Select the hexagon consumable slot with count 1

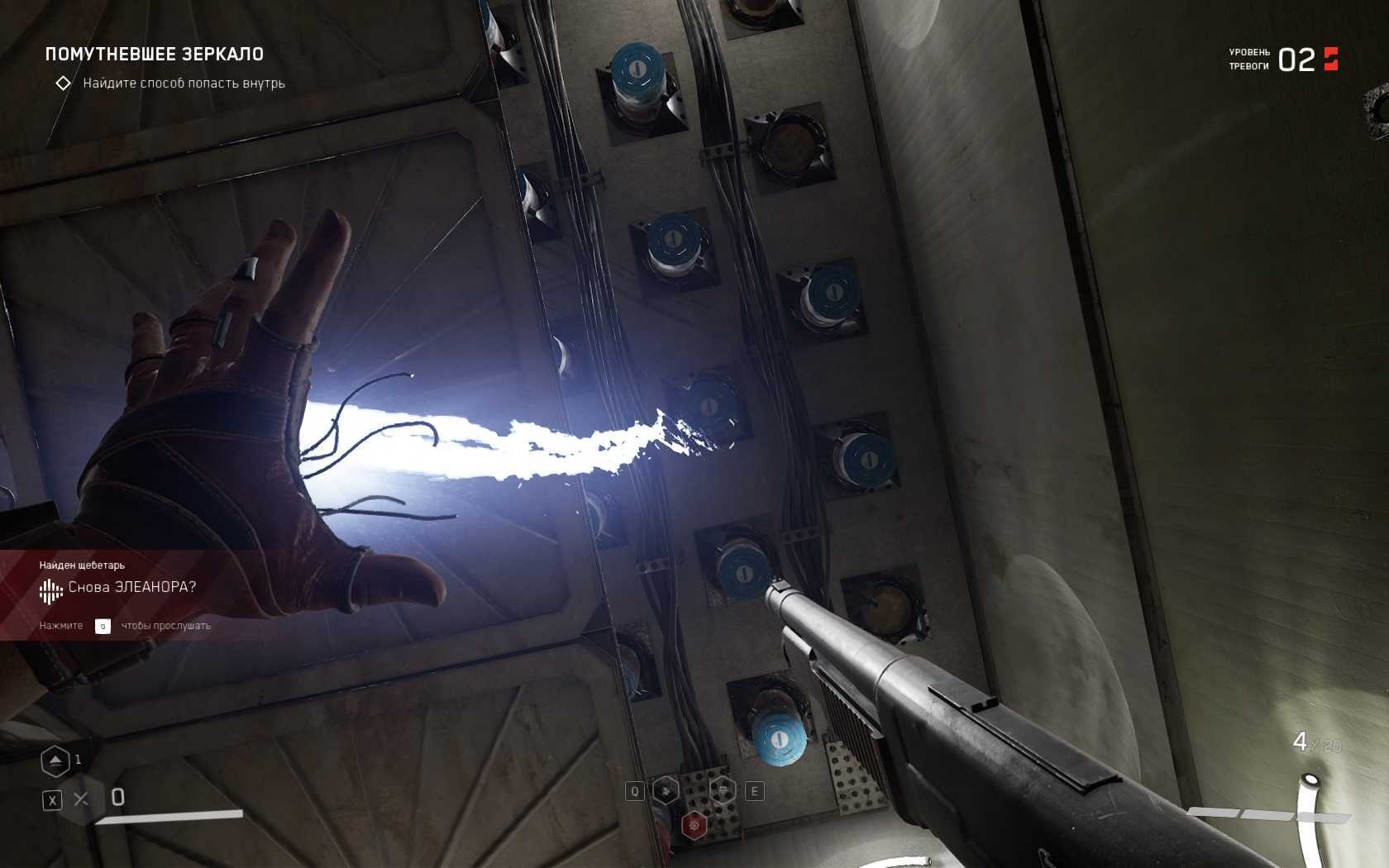pyautogui.click(x=55, y=761)
